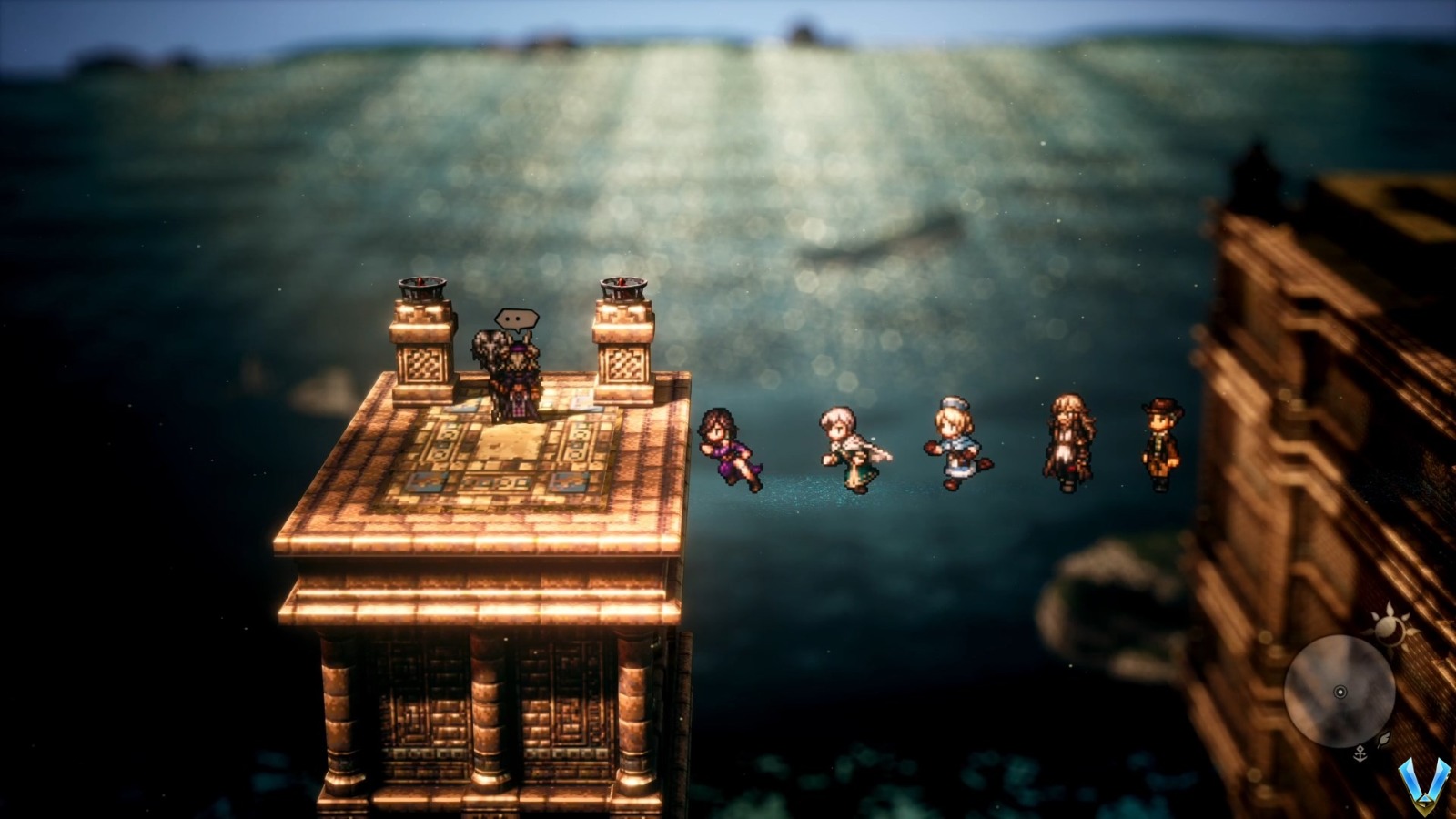Select the anchor icon below the minimap
Viewport: 1456px width, 819px height.
[x=1360, y=753]
